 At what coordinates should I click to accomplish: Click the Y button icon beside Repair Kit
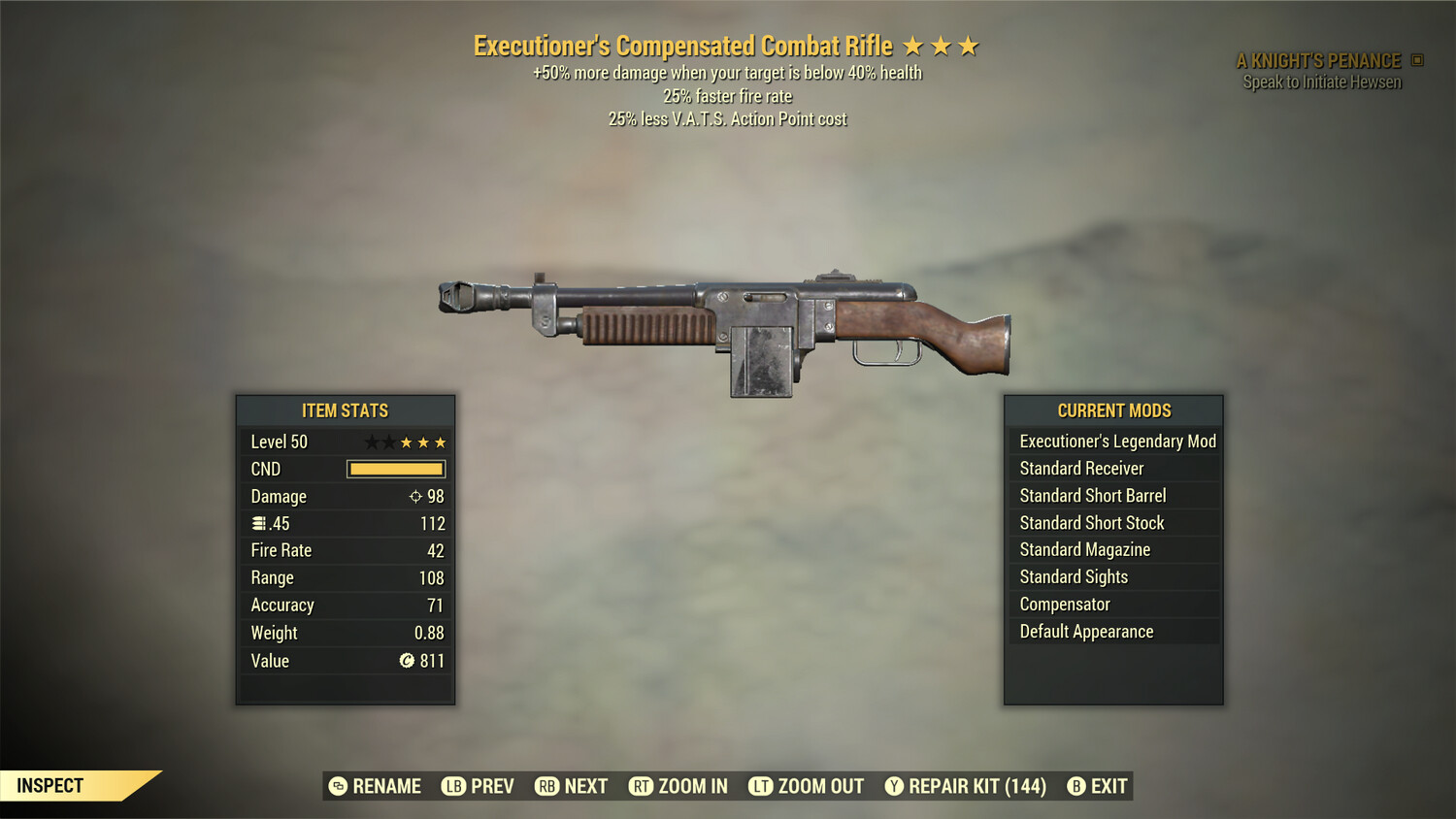tap(895, 786)
